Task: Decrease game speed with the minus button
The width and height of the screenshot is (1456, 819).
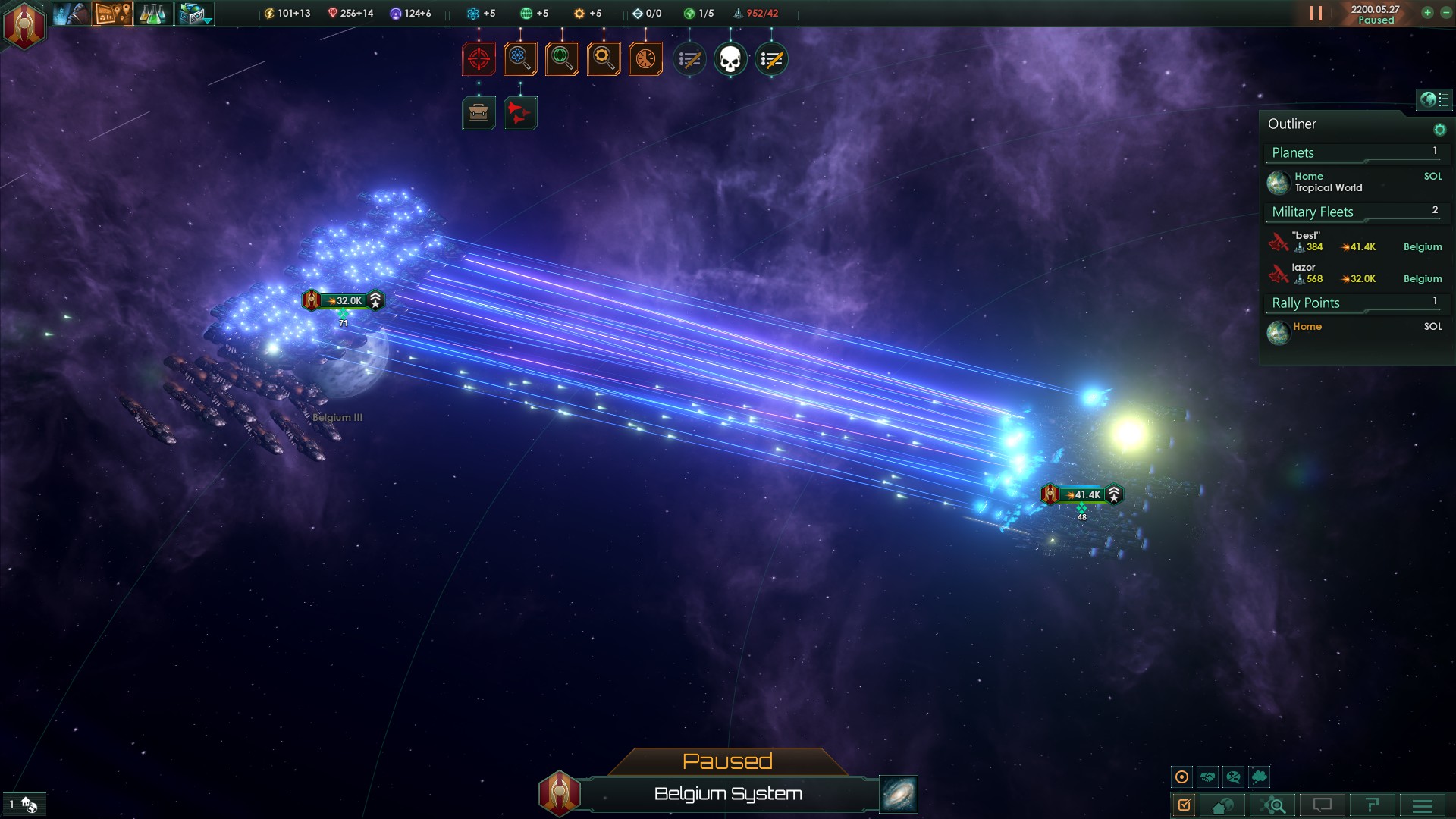Action: click(1445, 13)
